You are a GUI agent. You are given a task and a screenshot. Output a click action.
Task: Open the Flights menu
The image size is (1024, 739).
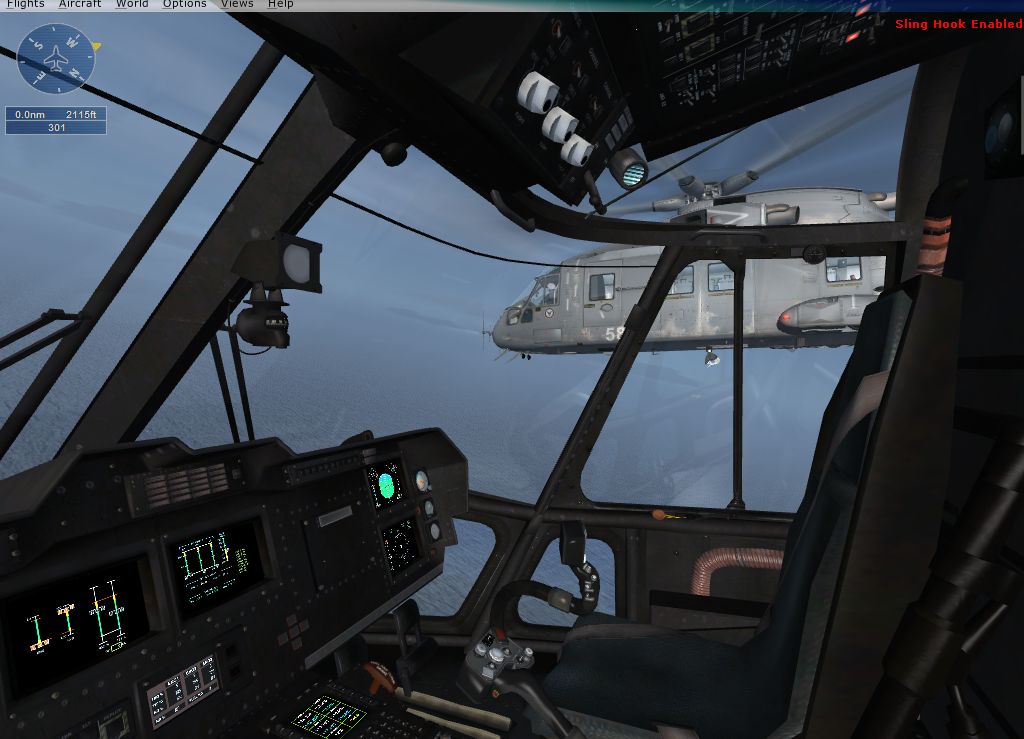click(25, 4)
